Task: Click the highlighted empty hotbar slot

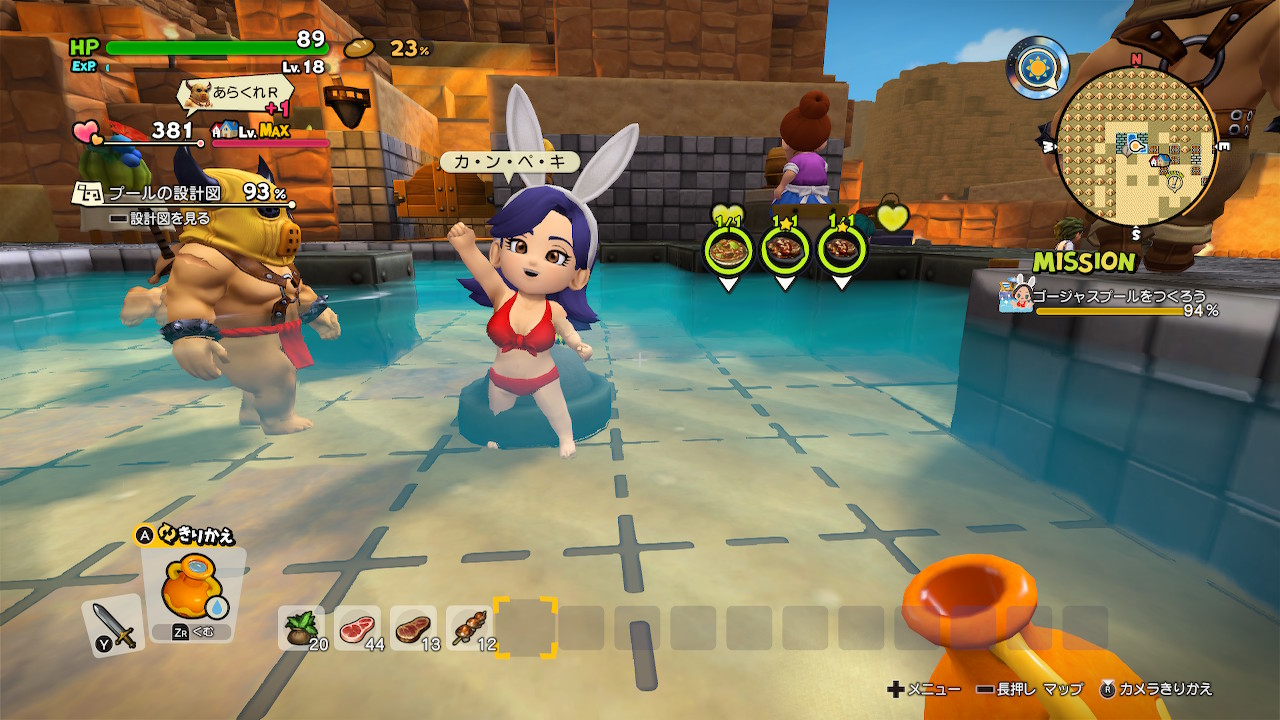Action: 526,628
